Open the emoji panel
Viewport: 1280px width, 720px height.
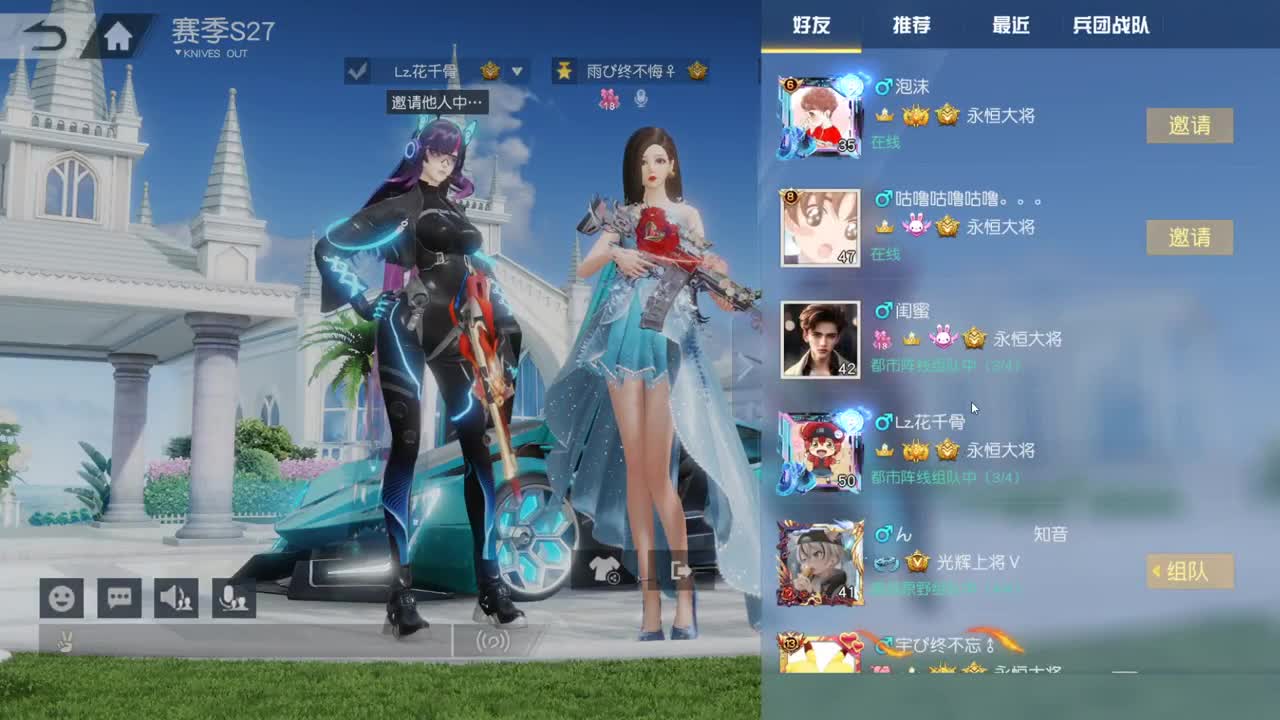(x=61, y=598)
